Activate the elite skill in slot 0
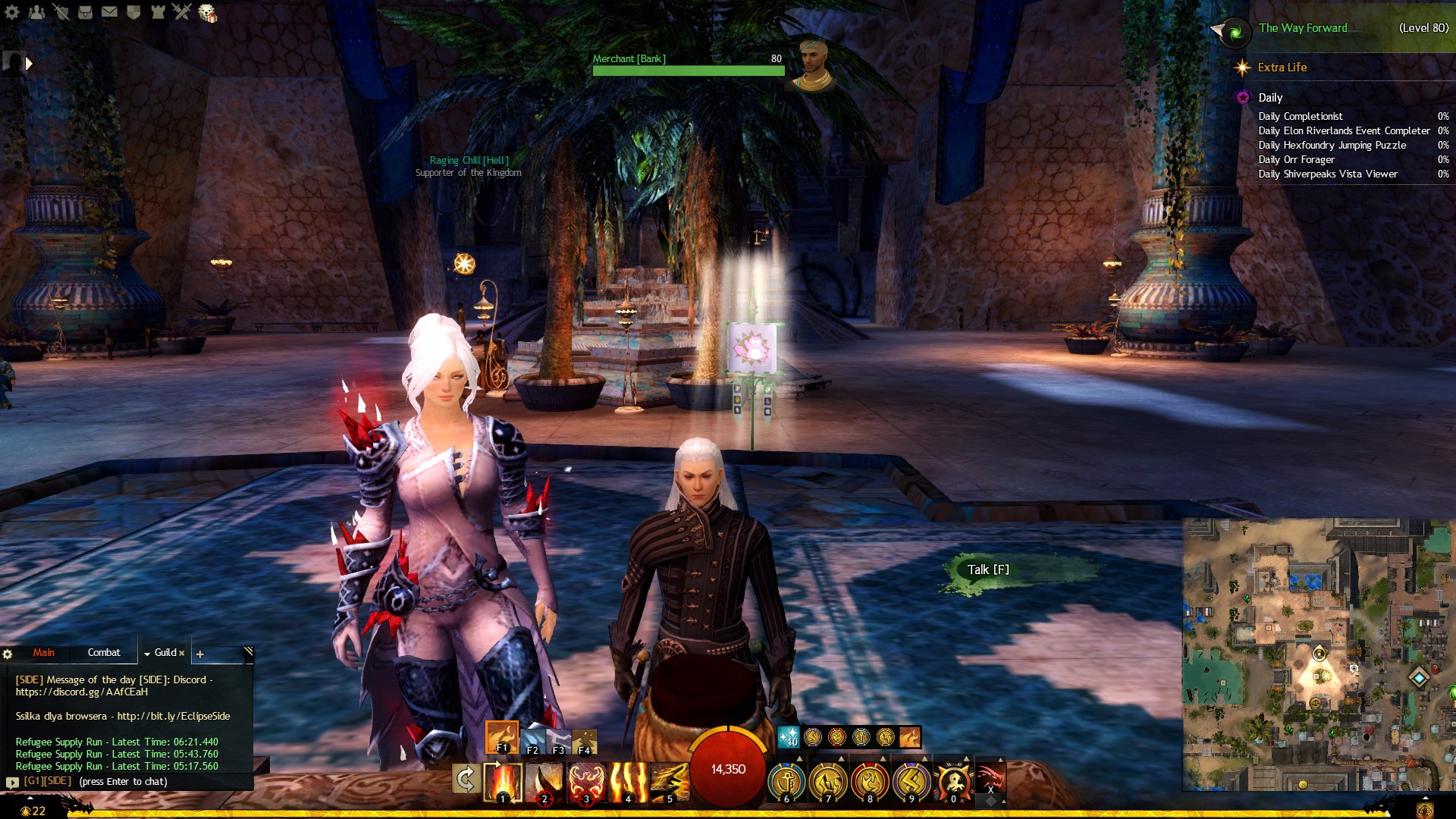Viewport: 1456px width, 819px height. pos(953,781)
